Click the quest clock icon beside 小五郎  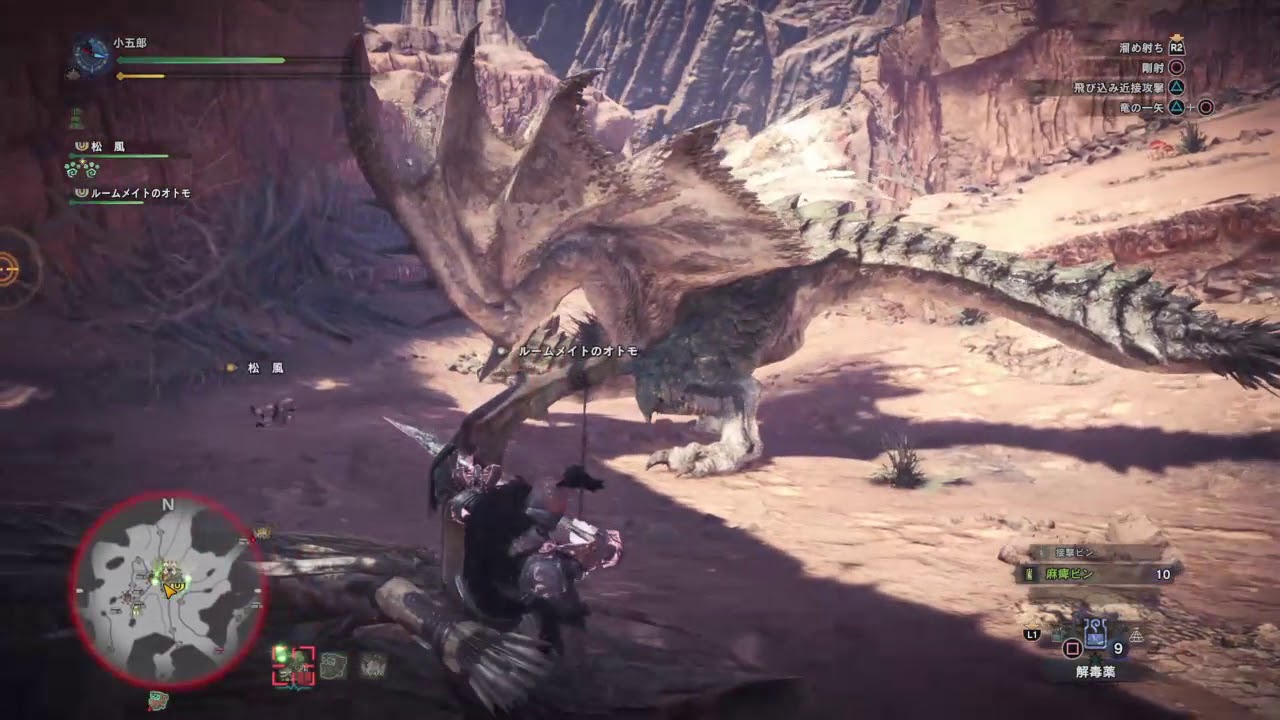(x=93, y=56)
